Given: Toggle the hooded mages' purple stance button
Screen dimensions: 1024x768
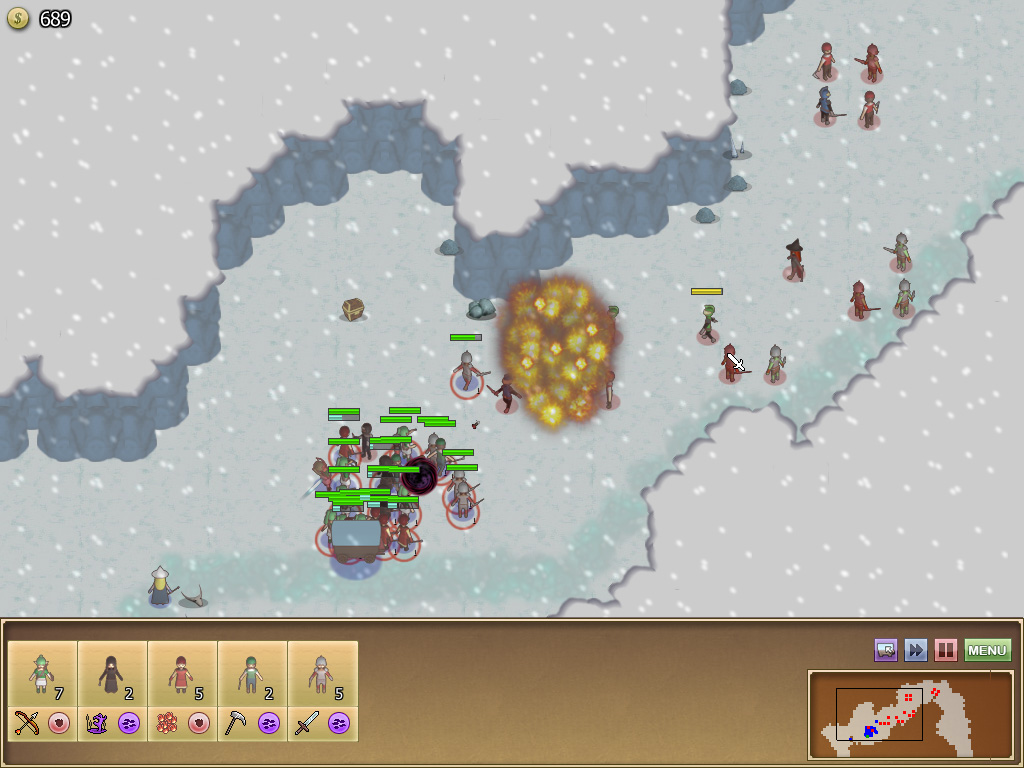Looking at the screenshot, I should pos(130,723).
